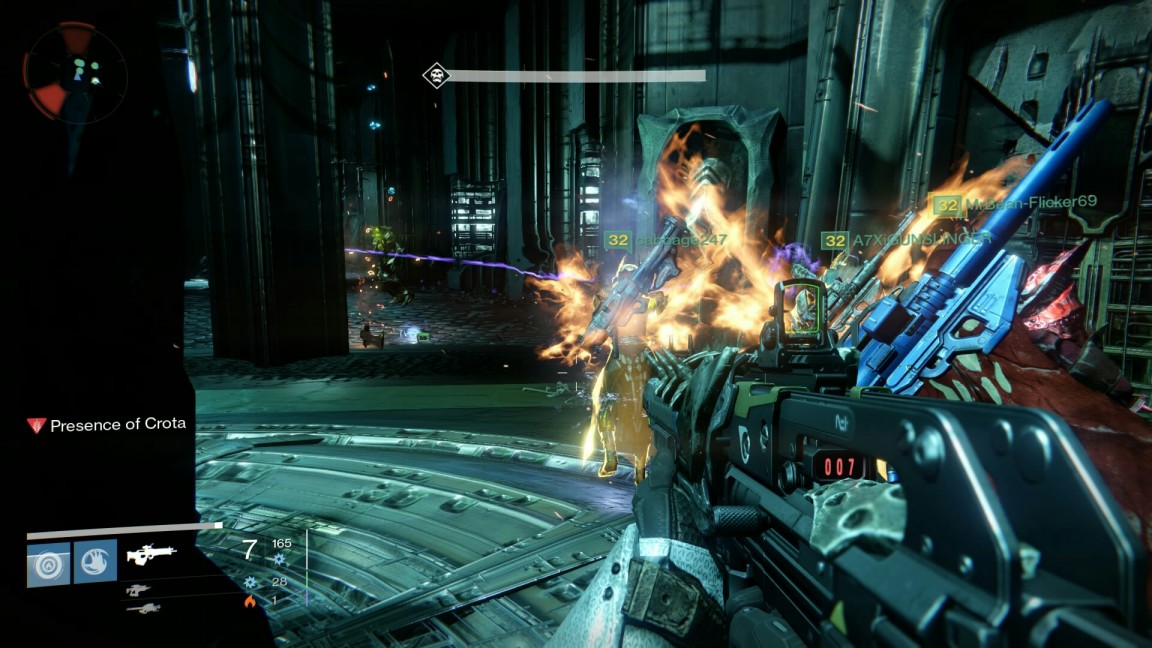Select the A7XGUNSLINGER player nameplate
The image size is (1152, 648).
click(x=906, y=240)
